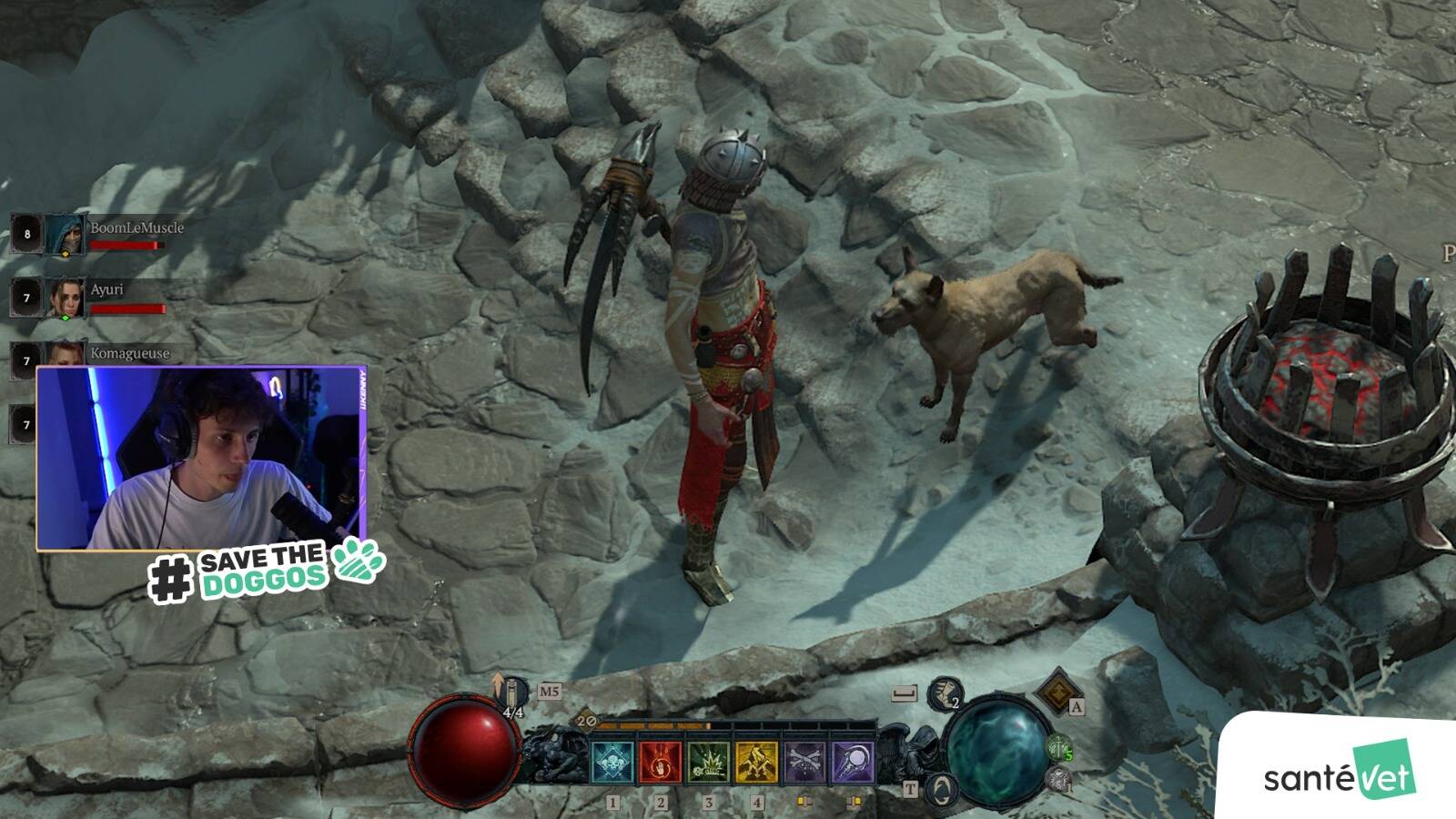Cast the green explosion skill in slot 3
The height and width of the screenshot is (819, 1456).
[x=708, y=762]
